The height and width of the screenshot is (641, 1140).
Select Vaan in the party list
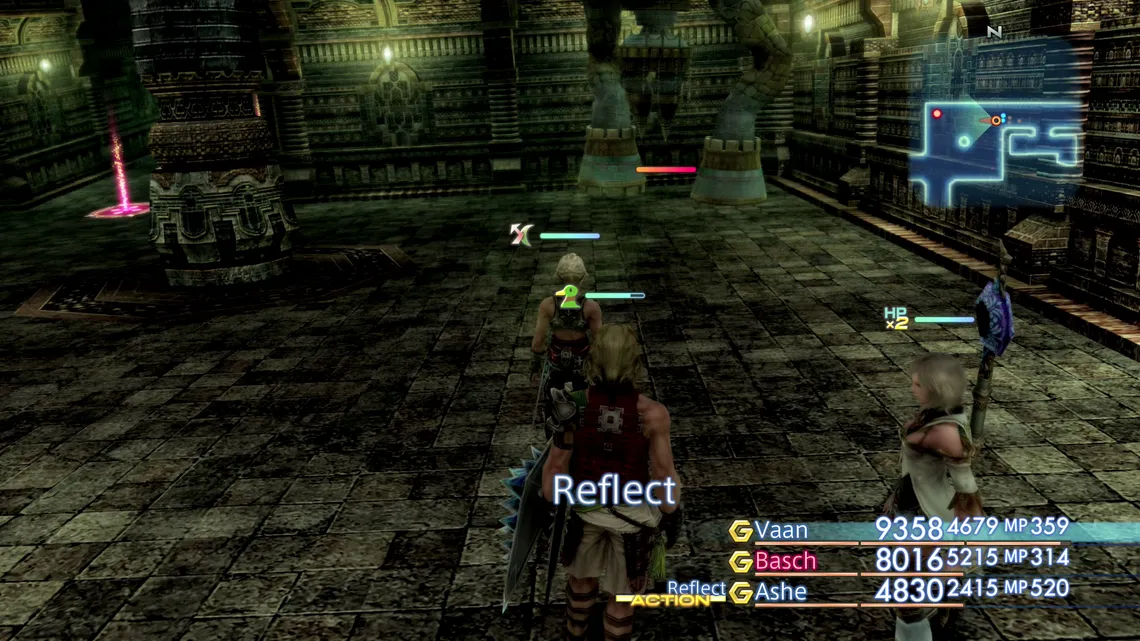point(781,530)
